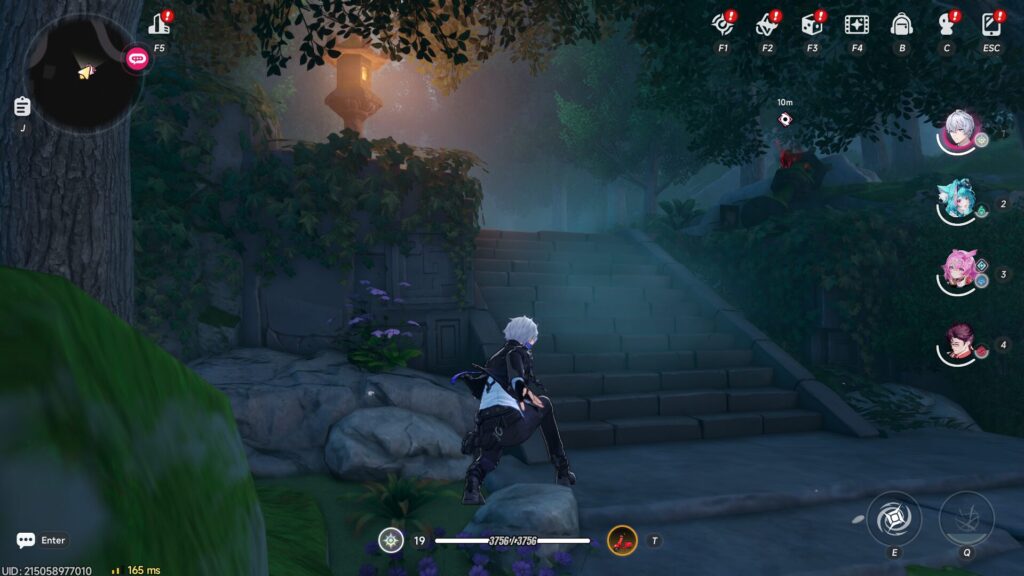Activate the spinning shuriken skill icon
This screenshot has height=576, width=1024.
[x=893, y=519]
